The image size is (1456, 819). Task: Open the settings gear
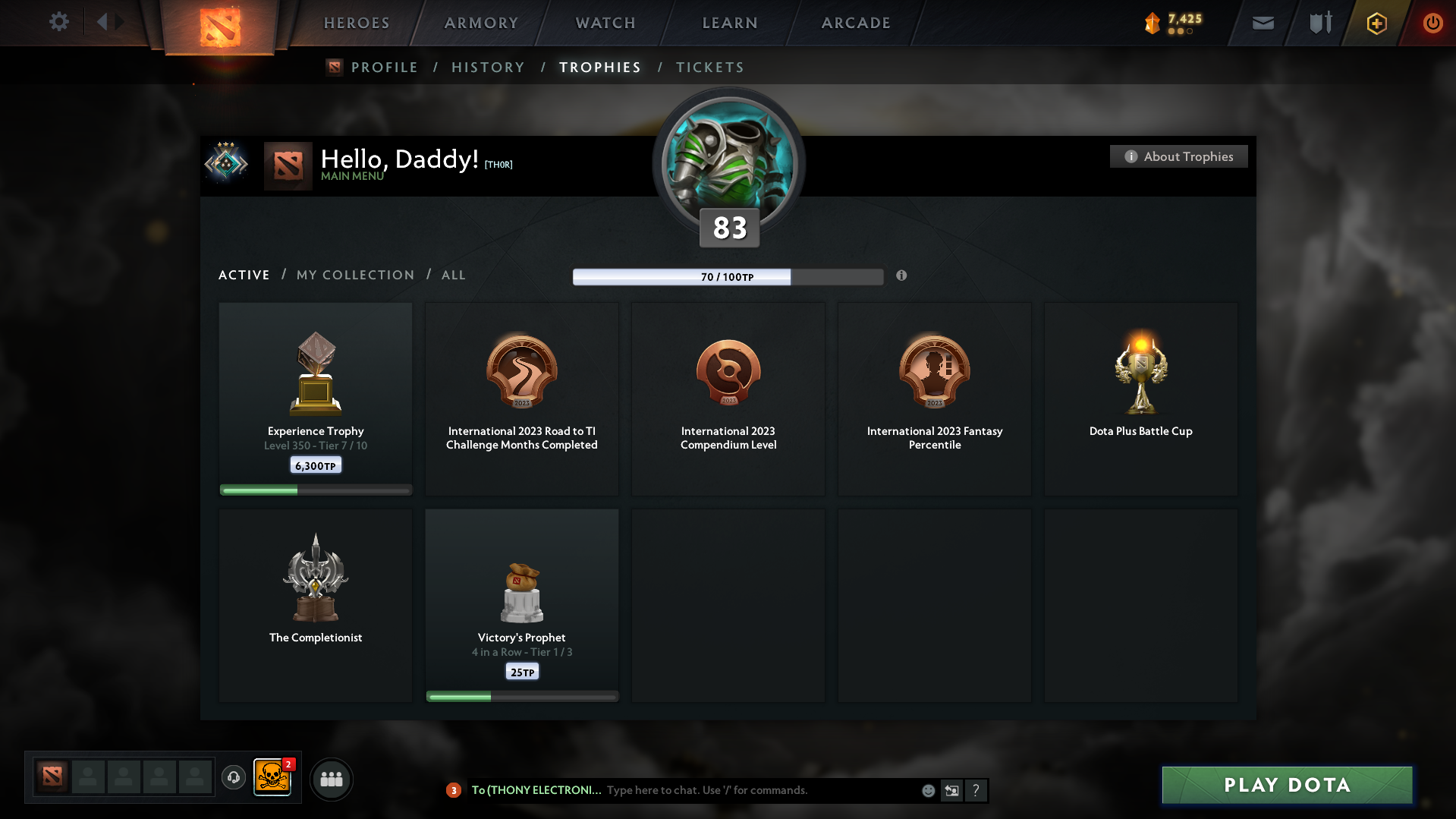coord(59,22)
